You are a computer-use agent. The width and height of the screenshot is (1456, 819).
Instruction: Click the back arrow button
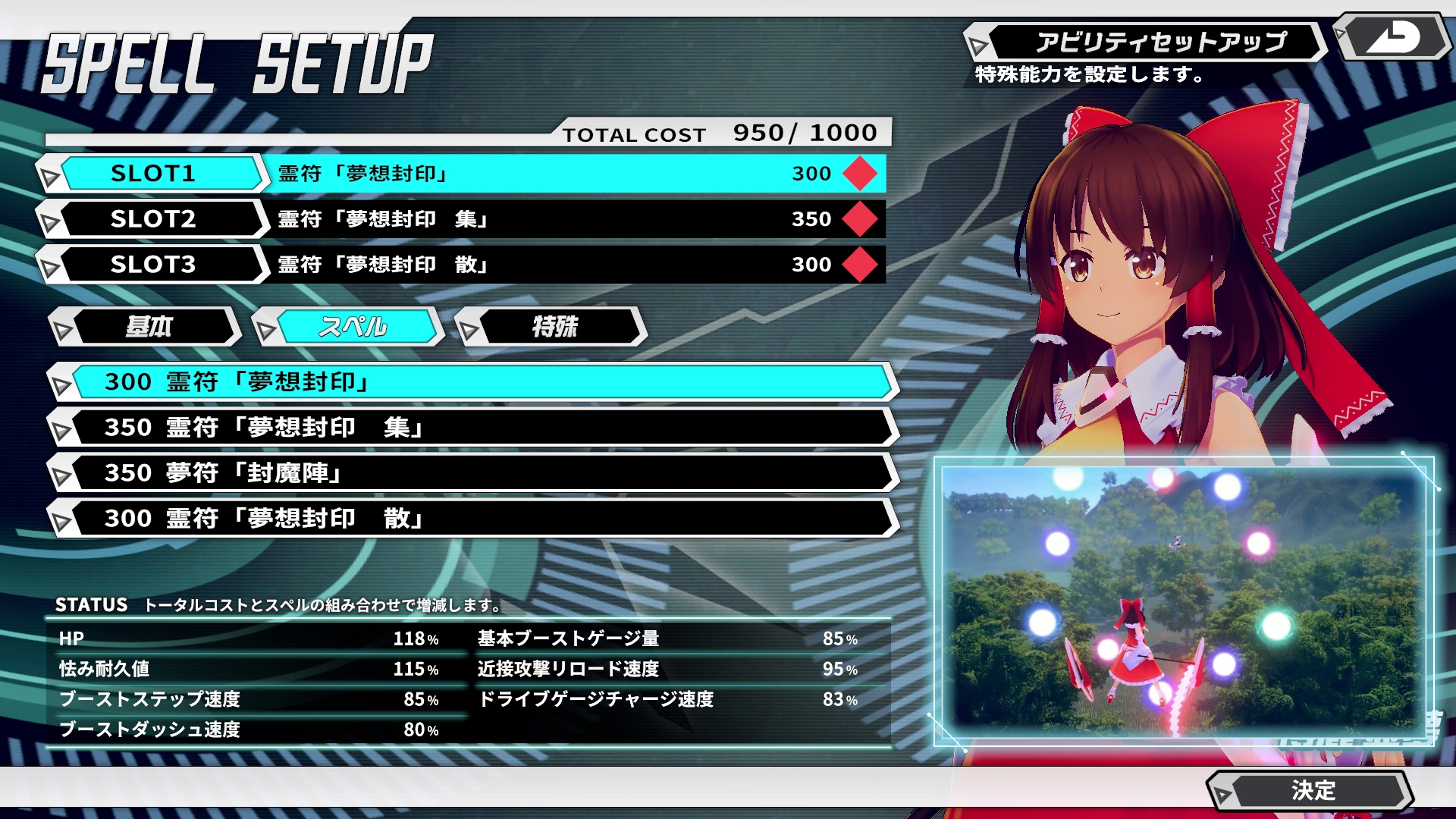1392,36
